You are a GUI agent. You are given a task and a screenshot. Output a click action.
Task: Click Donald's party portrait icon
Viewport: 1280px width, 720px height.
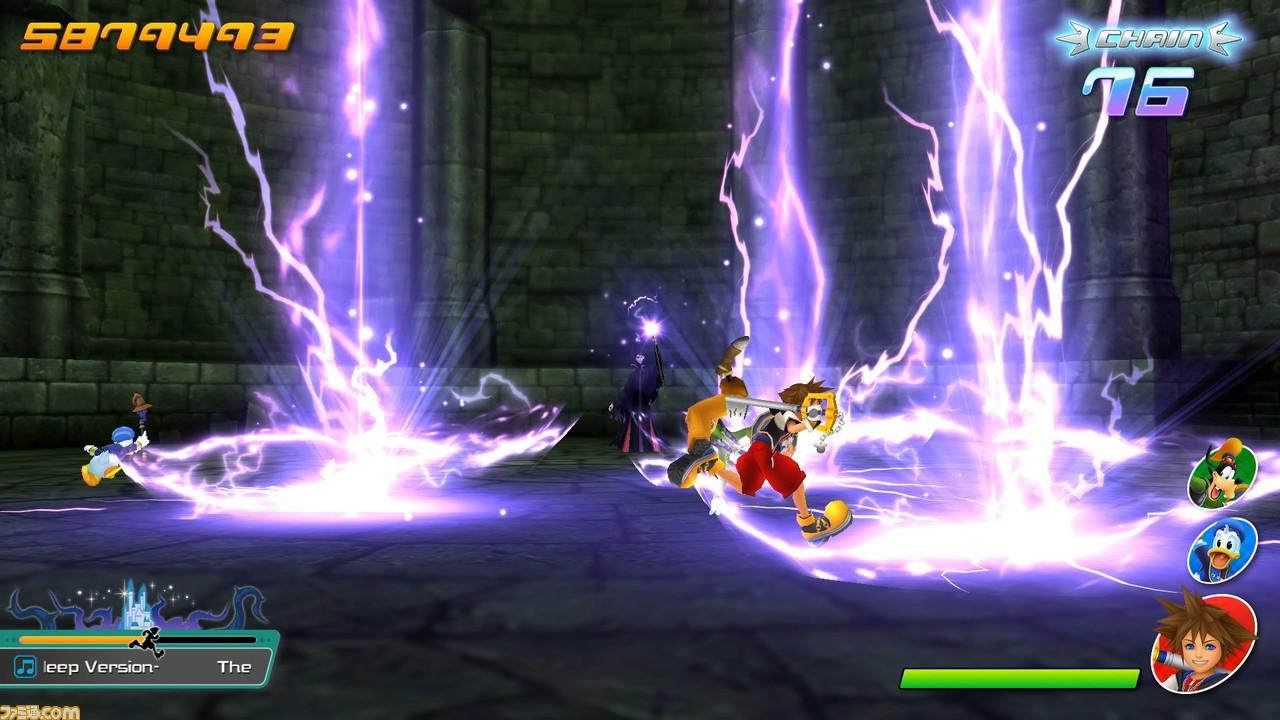click(x=1221, y=551)
